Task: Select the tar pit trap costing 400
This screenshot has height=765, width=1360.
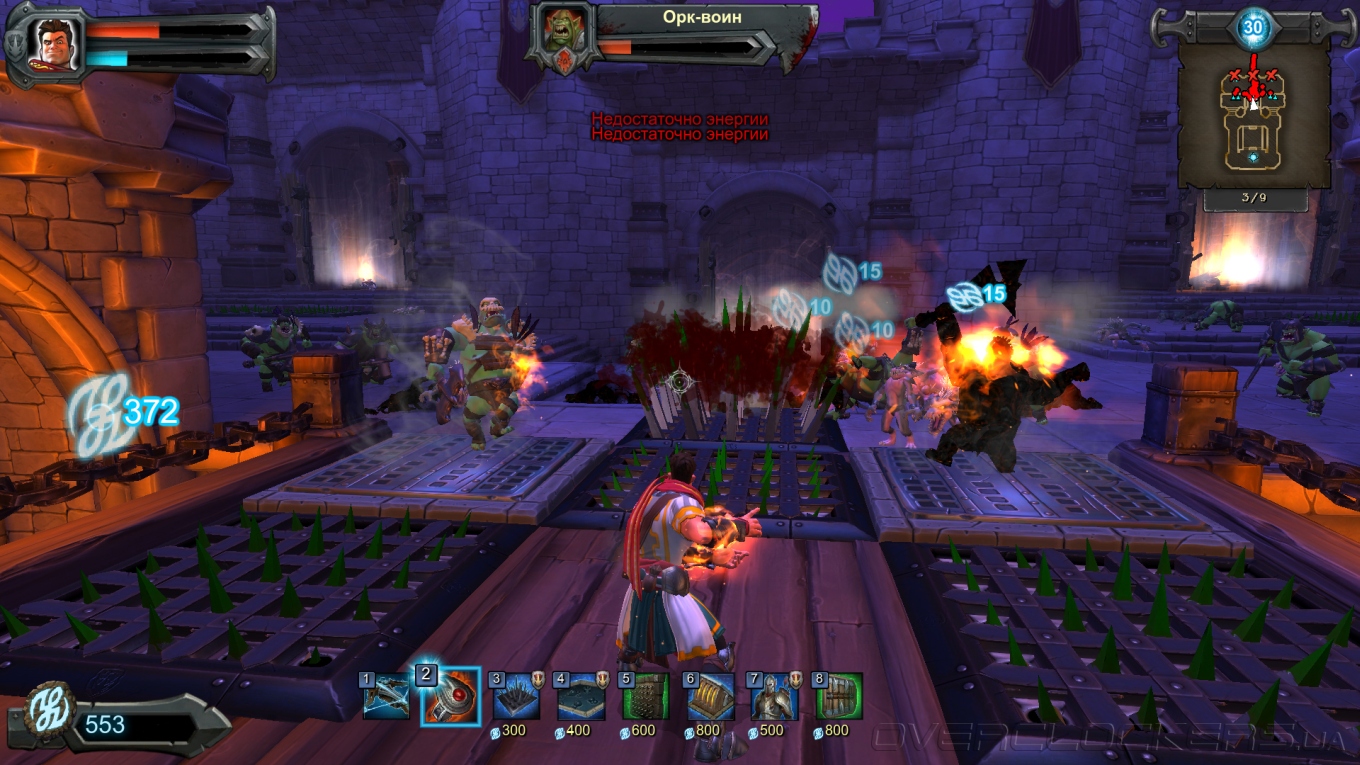Action: coord(580,697)
